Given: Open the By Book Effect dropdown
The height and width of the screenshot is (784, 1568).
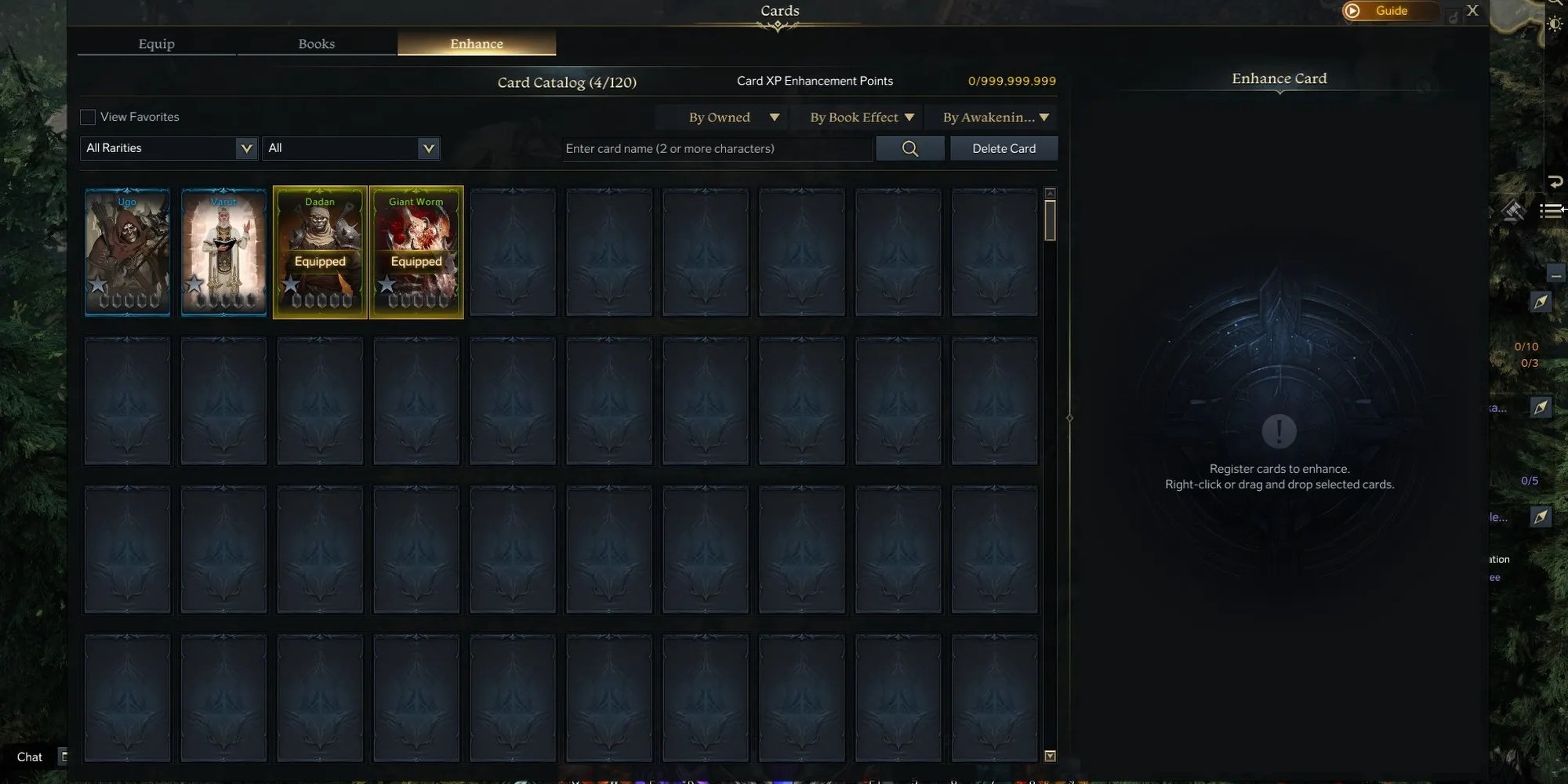Looking at the screenshot, I should click(860, 117).
